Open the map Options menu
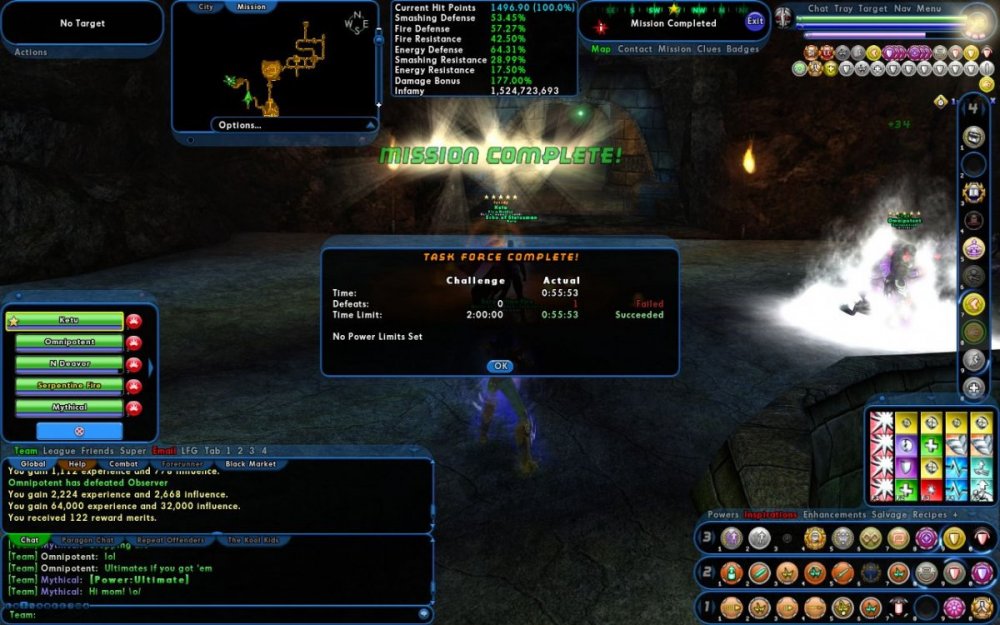The image size is (1000, 625). coord(240,125)
